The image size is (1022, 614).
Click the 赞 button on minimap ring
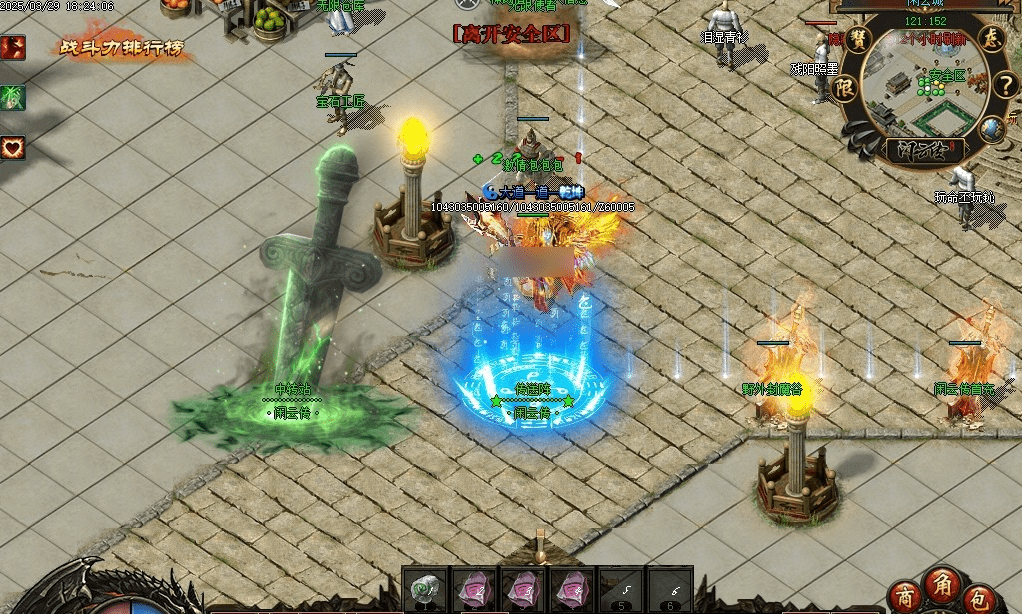coord(860,41)
